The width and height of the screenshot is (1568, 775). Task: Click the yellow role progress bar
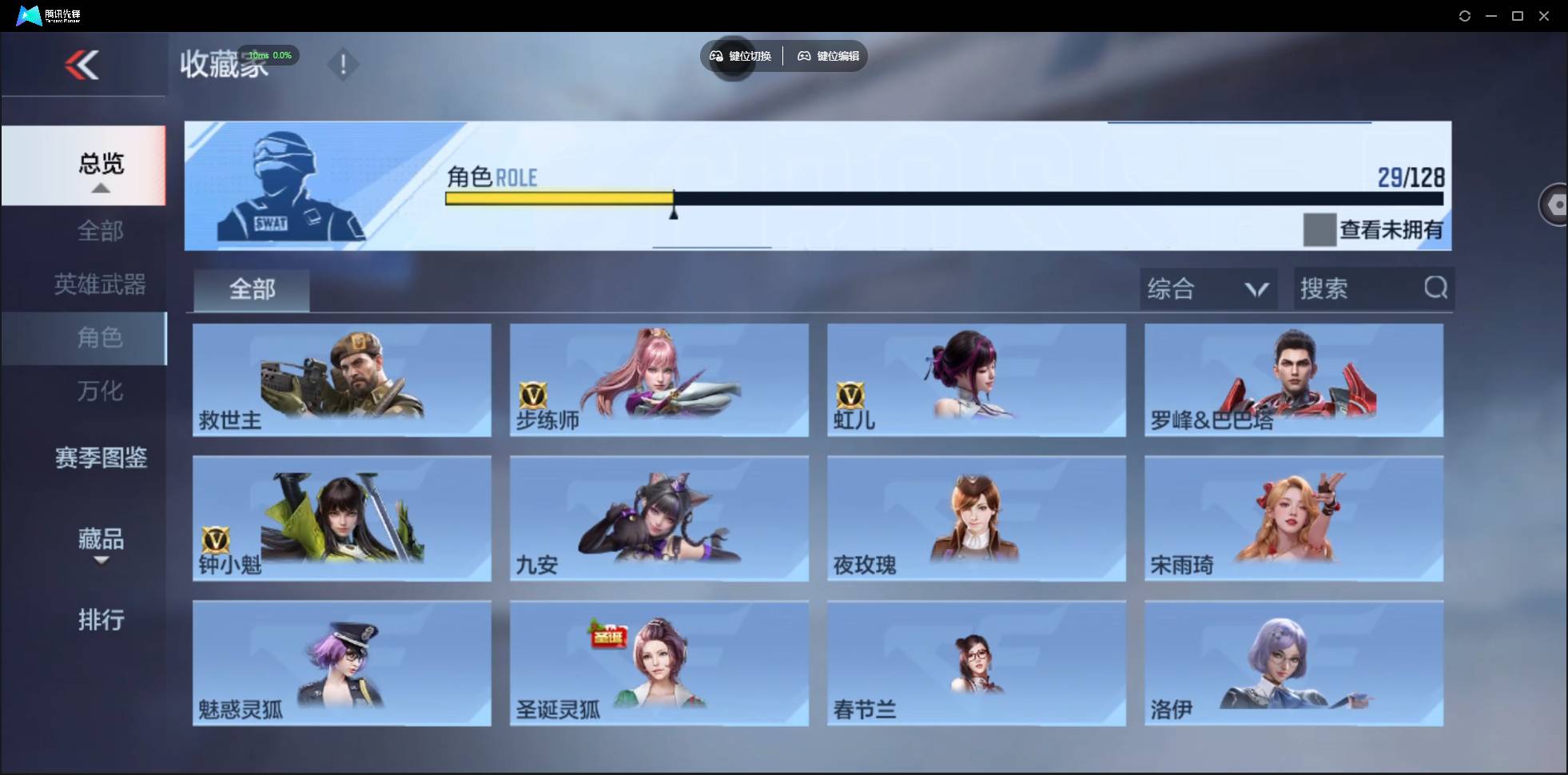tap(559, 199)
